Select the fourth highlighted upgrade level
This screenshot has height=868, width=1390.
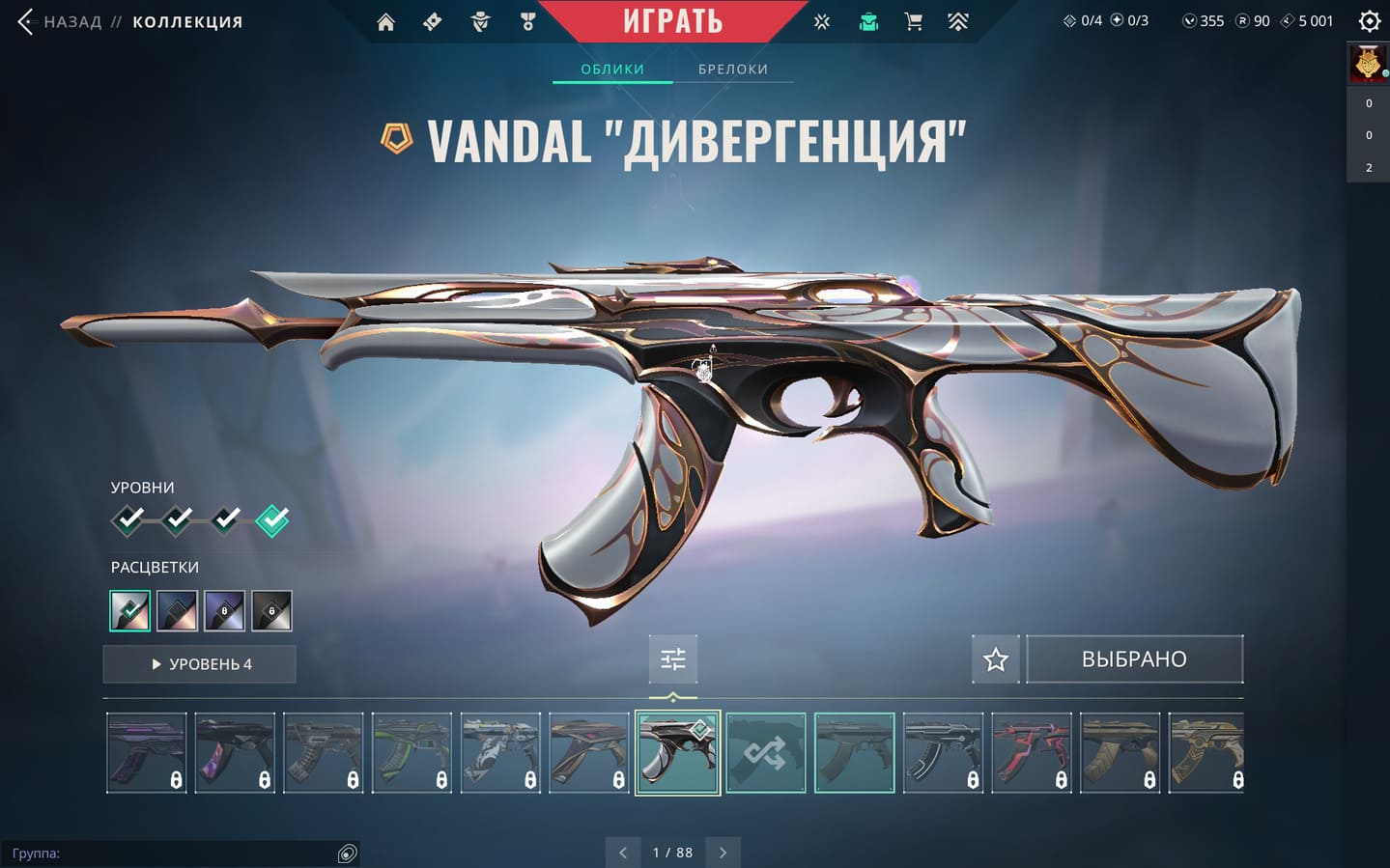272,520
